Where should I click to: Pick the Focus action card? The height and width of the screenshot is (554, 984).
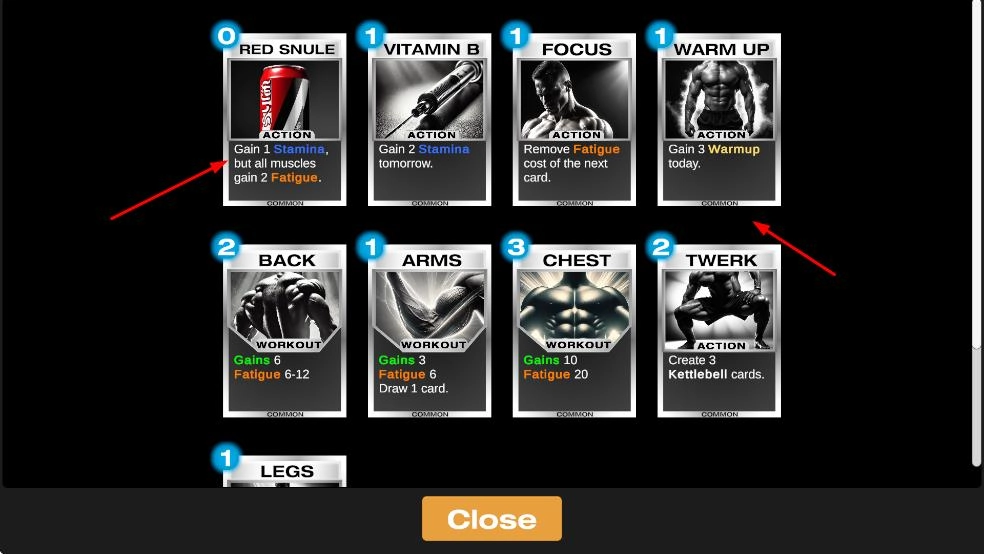pos(575,120)
